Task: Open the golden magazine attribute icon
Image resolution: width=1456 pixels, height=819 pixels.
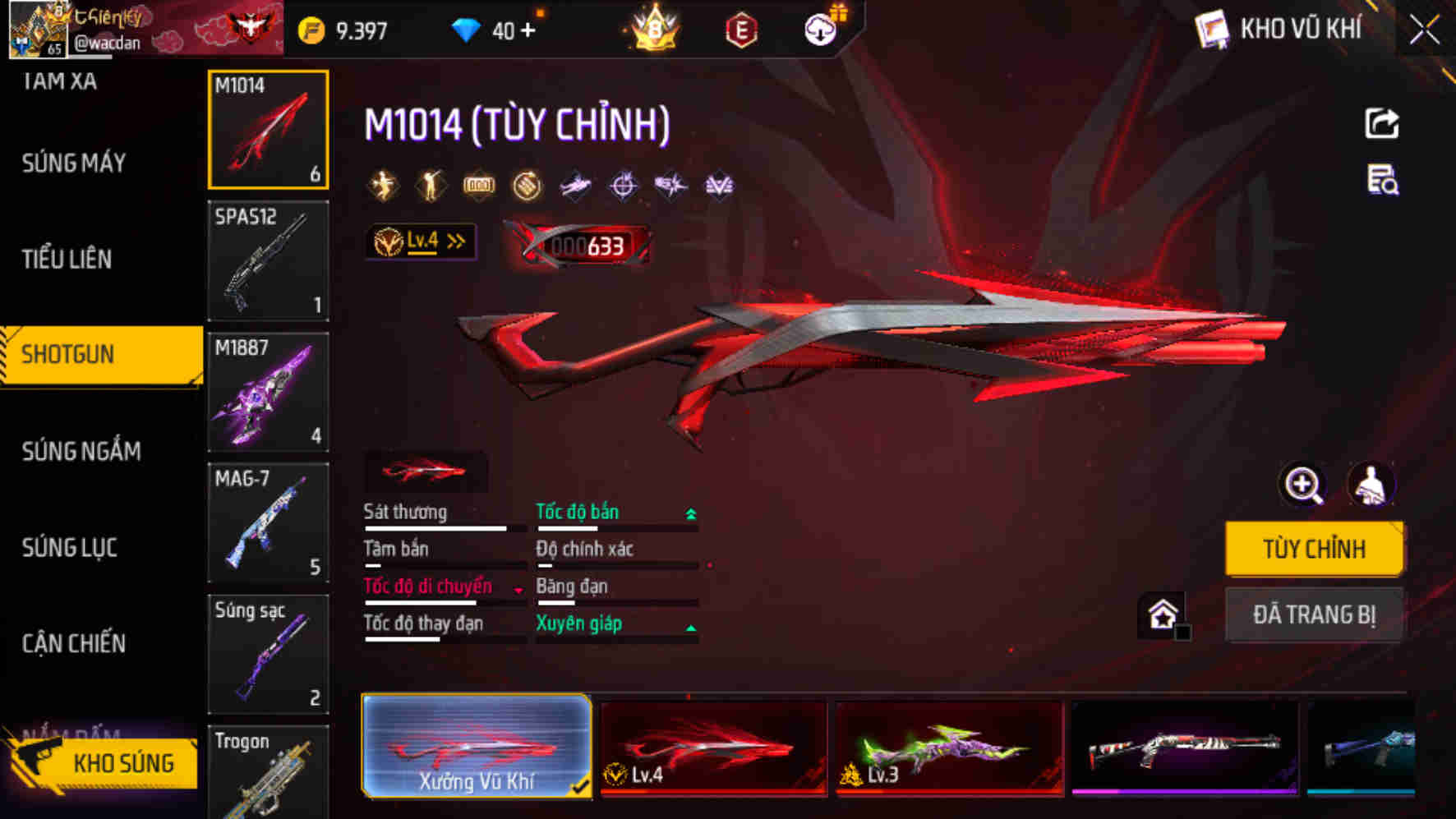Action: pos(481,185)
